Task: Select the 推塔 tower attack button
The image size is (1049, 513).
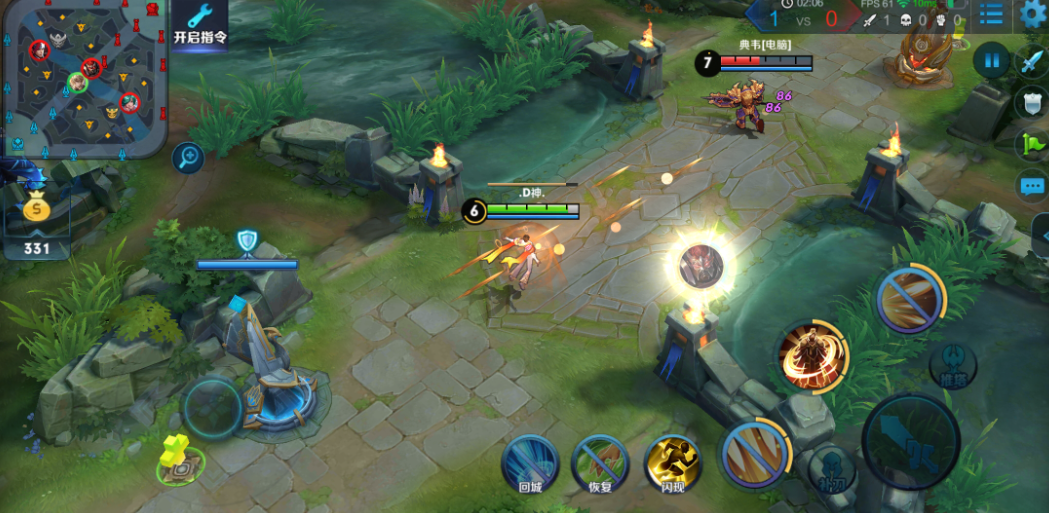Action: [x=952, y=364]
